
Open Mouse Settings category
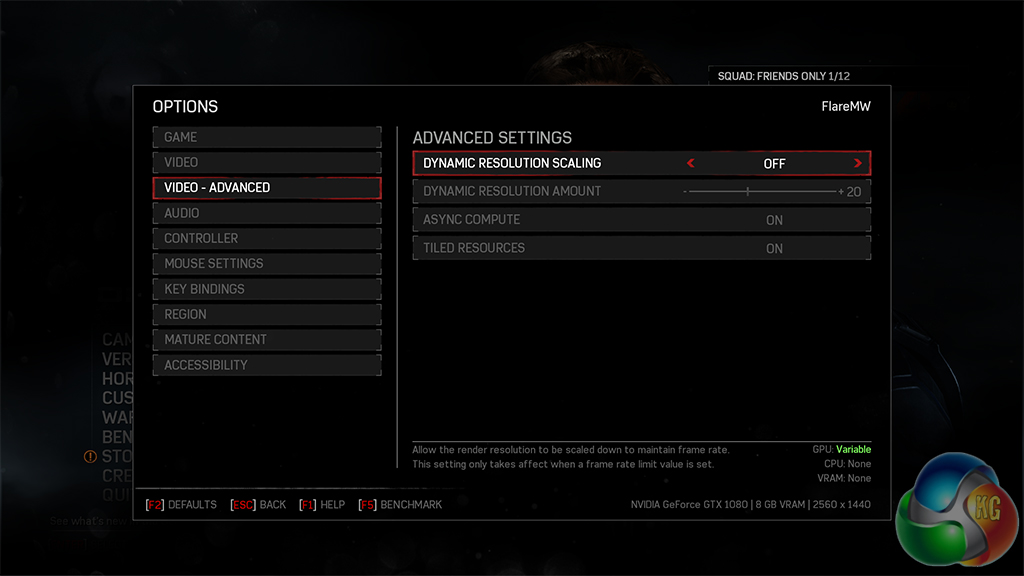click(x=266, y=263)
